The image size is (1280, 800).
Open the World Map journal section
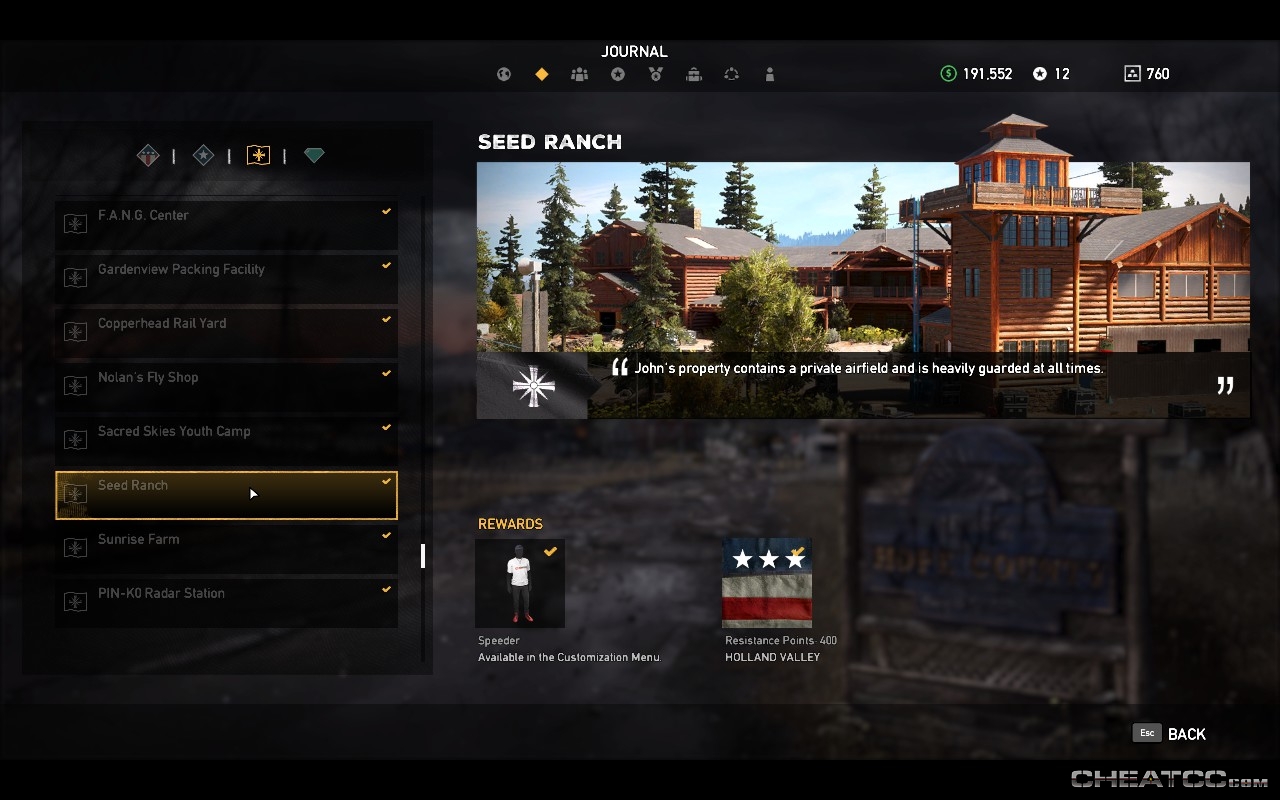pos(504,73)
